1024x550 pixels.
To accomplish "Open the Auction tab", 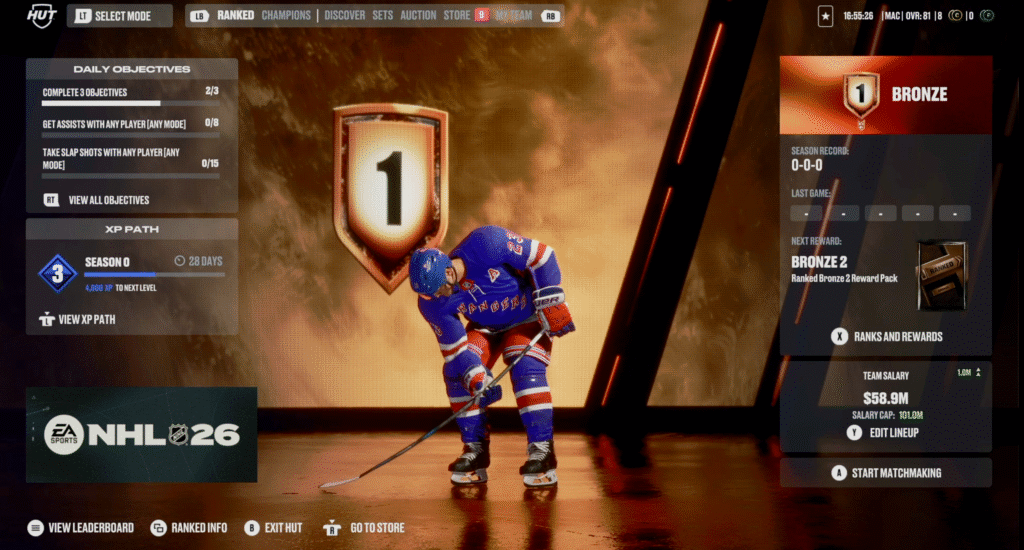I will point(418,15).
